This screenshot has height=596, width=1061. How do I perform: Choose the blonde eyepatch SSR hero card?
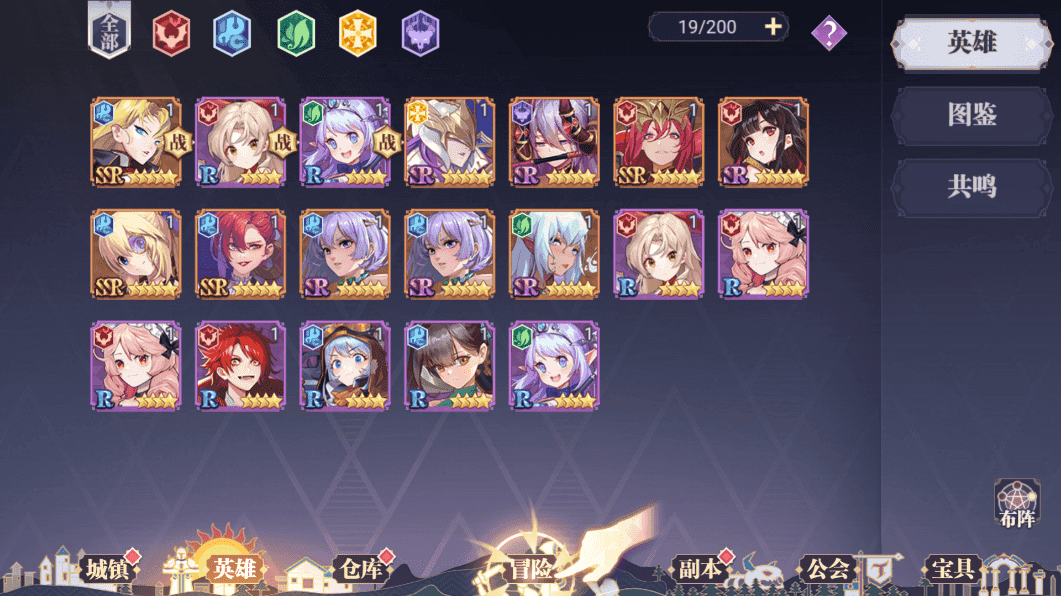pos(136,253)
